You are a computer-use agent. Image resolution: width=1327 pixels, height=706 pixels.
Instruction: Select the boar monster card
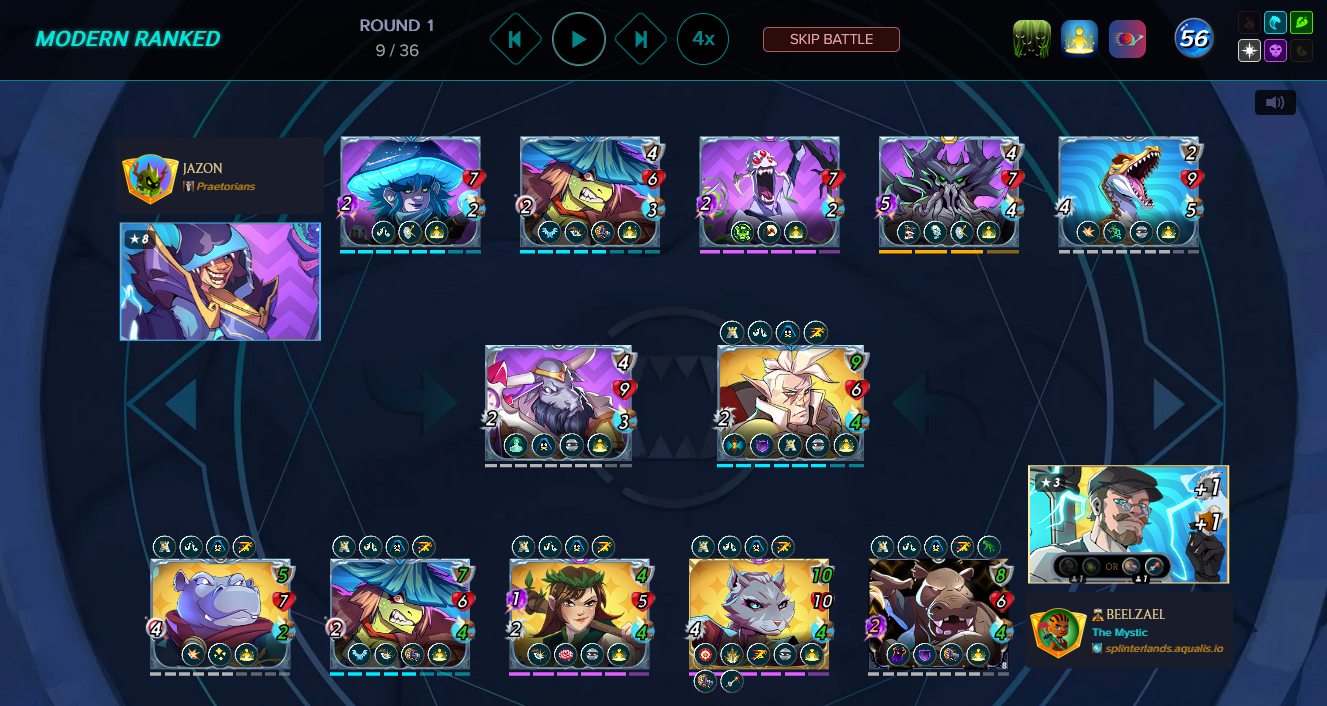point(938,613)
